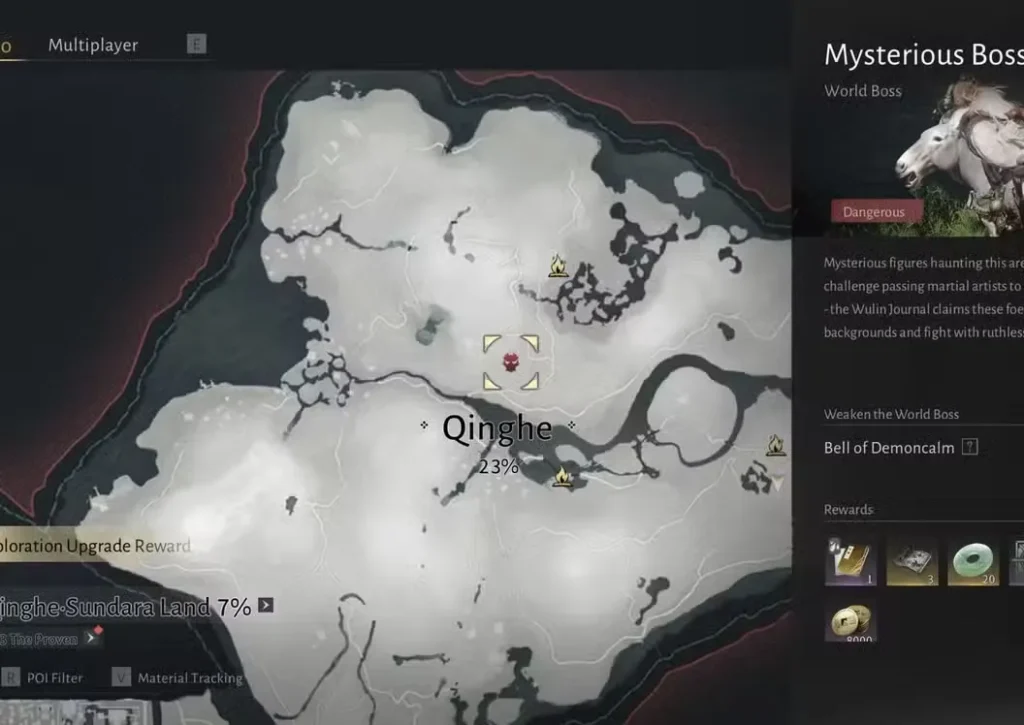This screenshot has height=725, width=1024.
Task: Select the red boss skull map marker
Action: coord(511,361)
